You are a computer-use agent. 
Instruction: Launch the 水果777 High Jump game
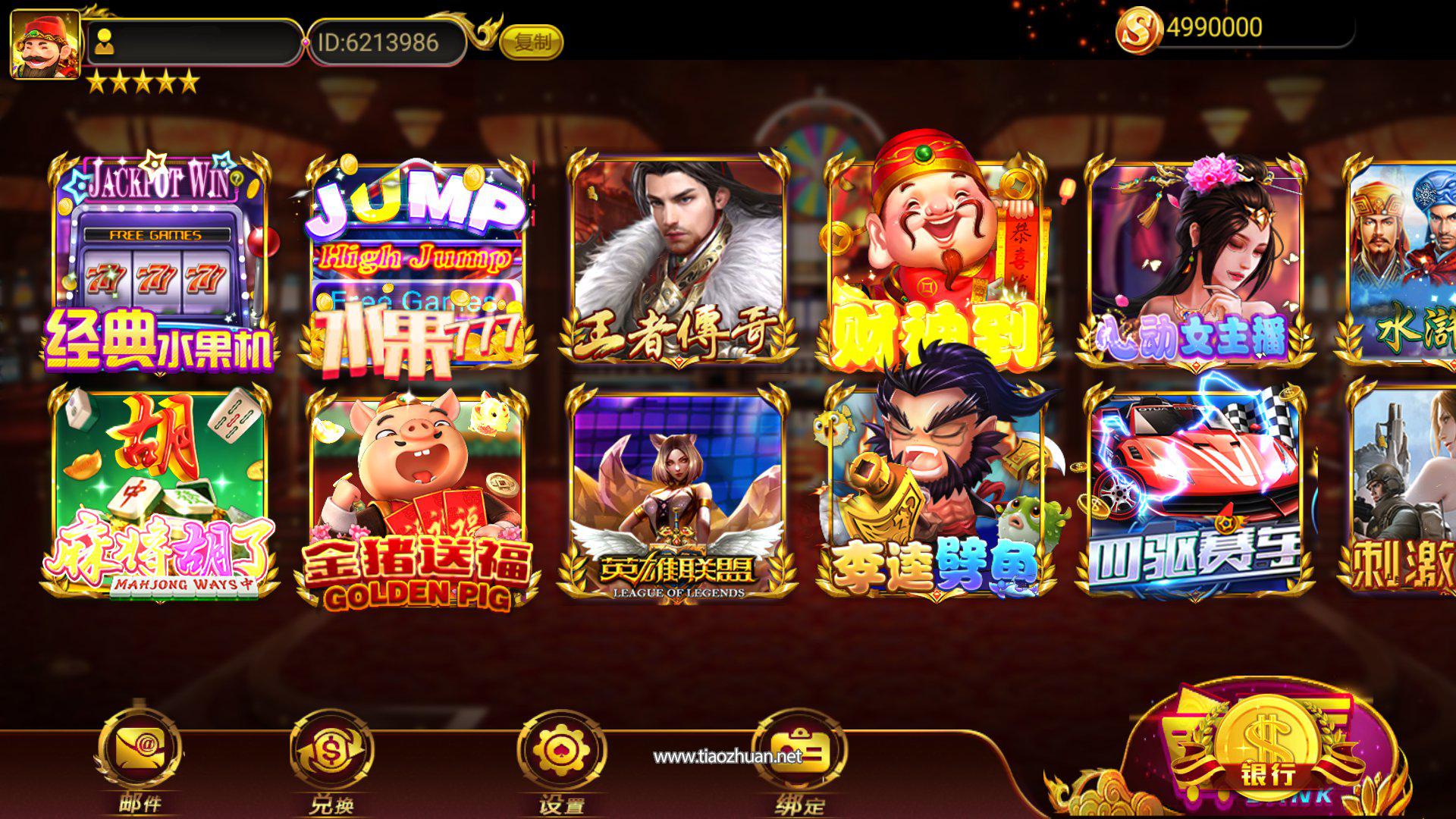pyautogui.click(x=417, y=262)
